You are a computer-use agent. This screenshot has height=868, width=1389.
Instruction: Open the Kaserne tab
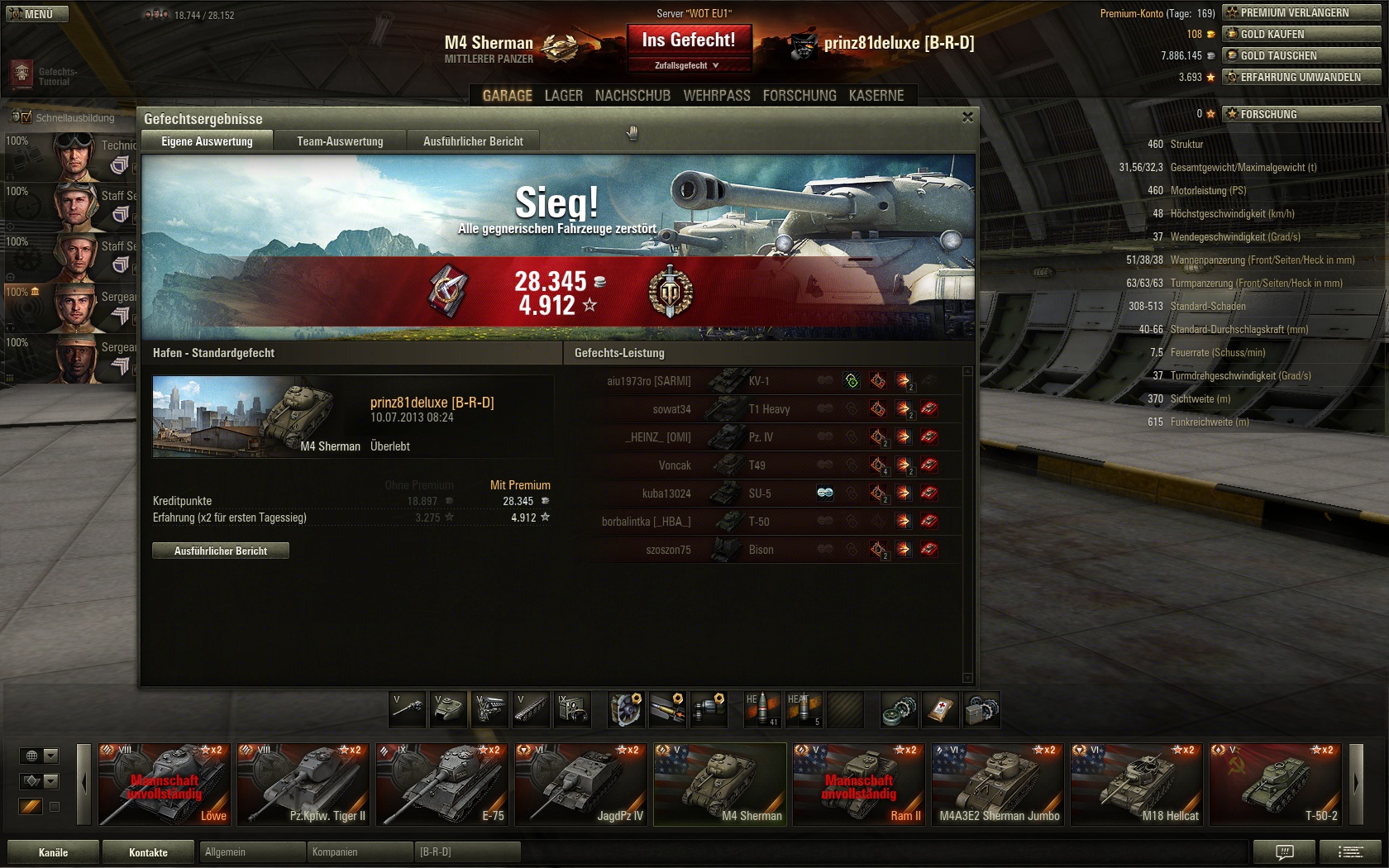876,96
